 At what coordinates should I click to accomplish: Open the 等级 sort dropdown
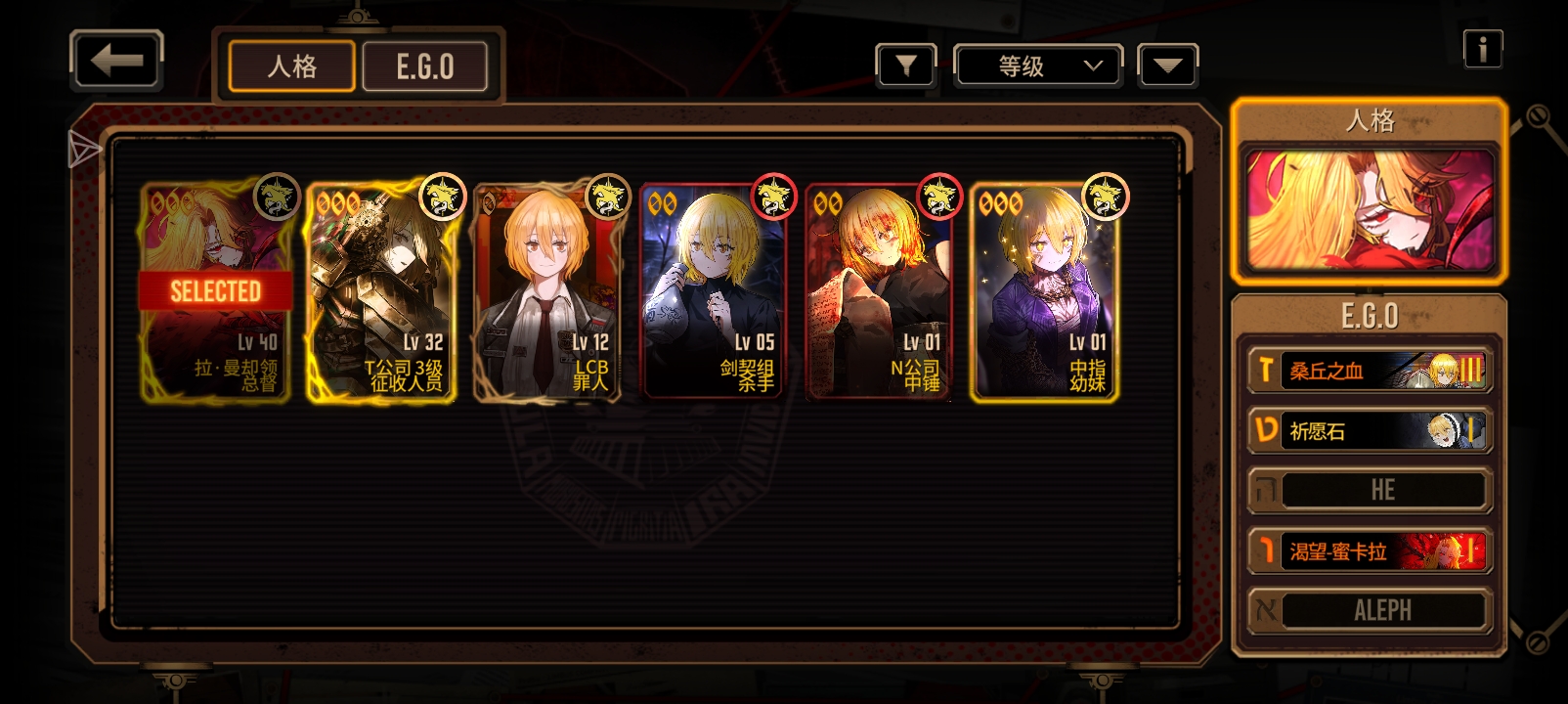click(x=1037, y=66)
